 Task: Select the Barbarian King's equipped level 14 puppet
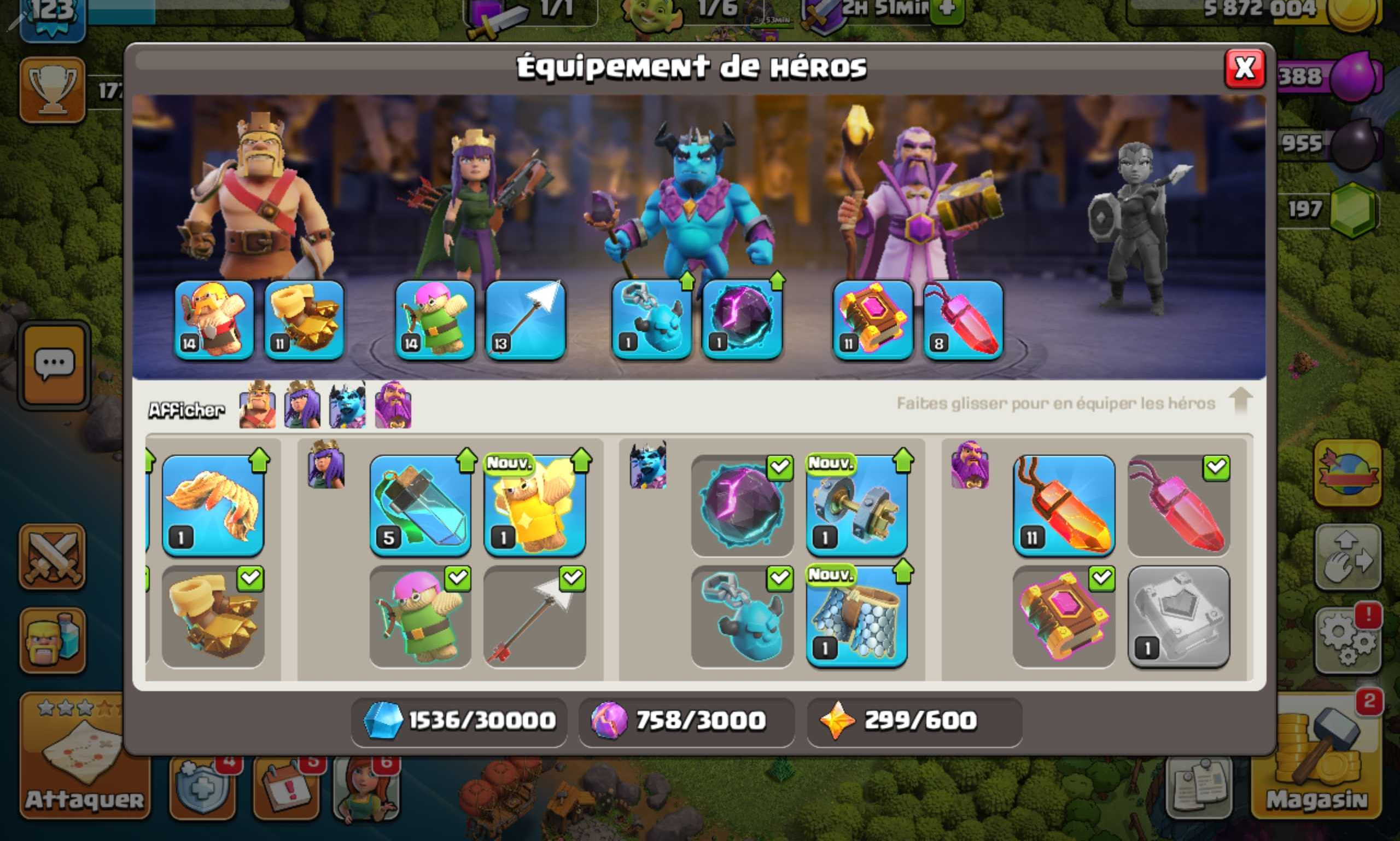[213, 320]
